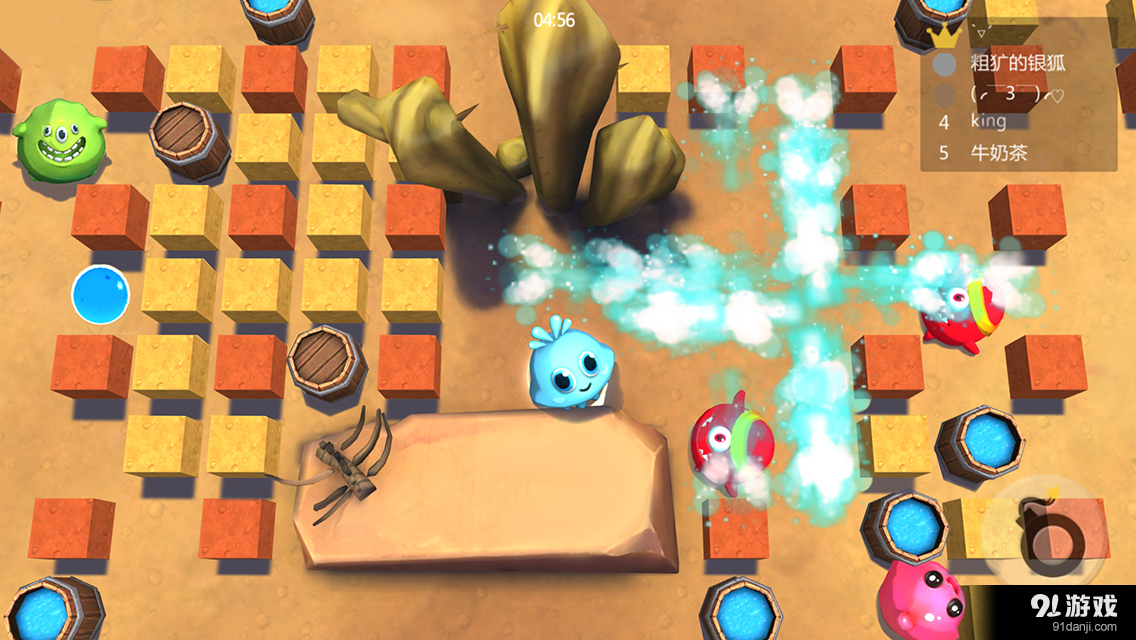1136x640 pixels.
Task: Select the 粗犷的银狐 leaderboard row
Action: [1018, 64]
